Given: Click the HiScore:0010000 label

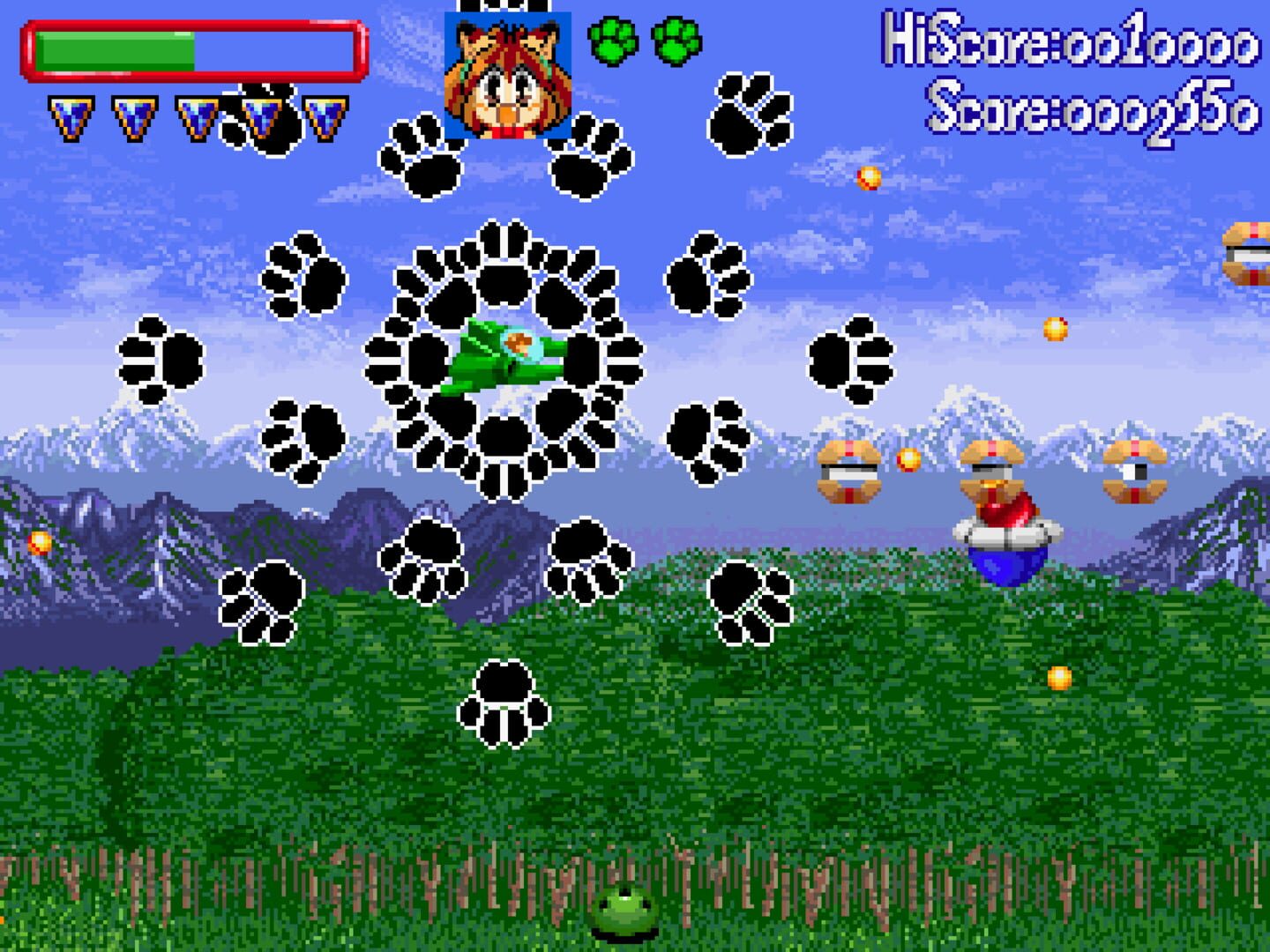Looking at the screenshot, I should click(1065, 46).
